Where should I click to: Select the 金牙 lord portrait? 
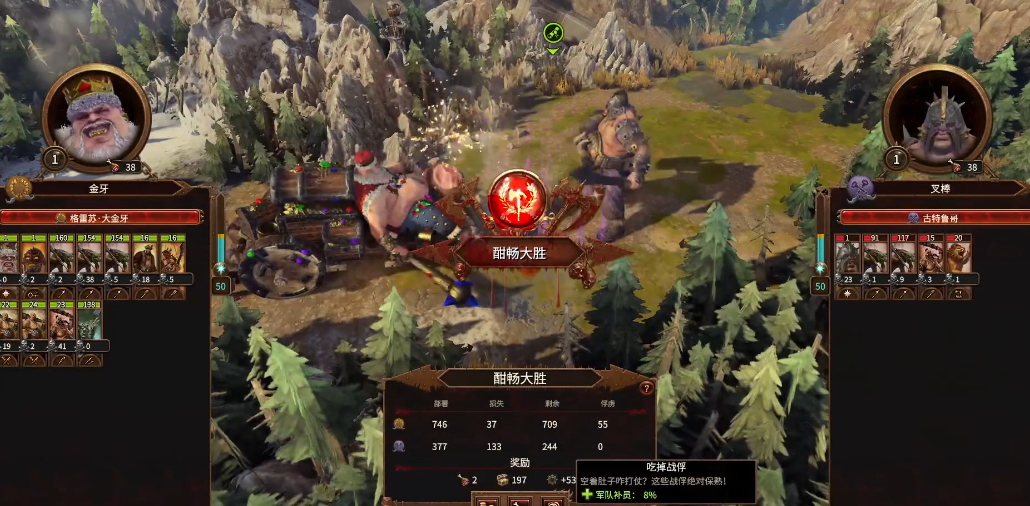(97, 118)
